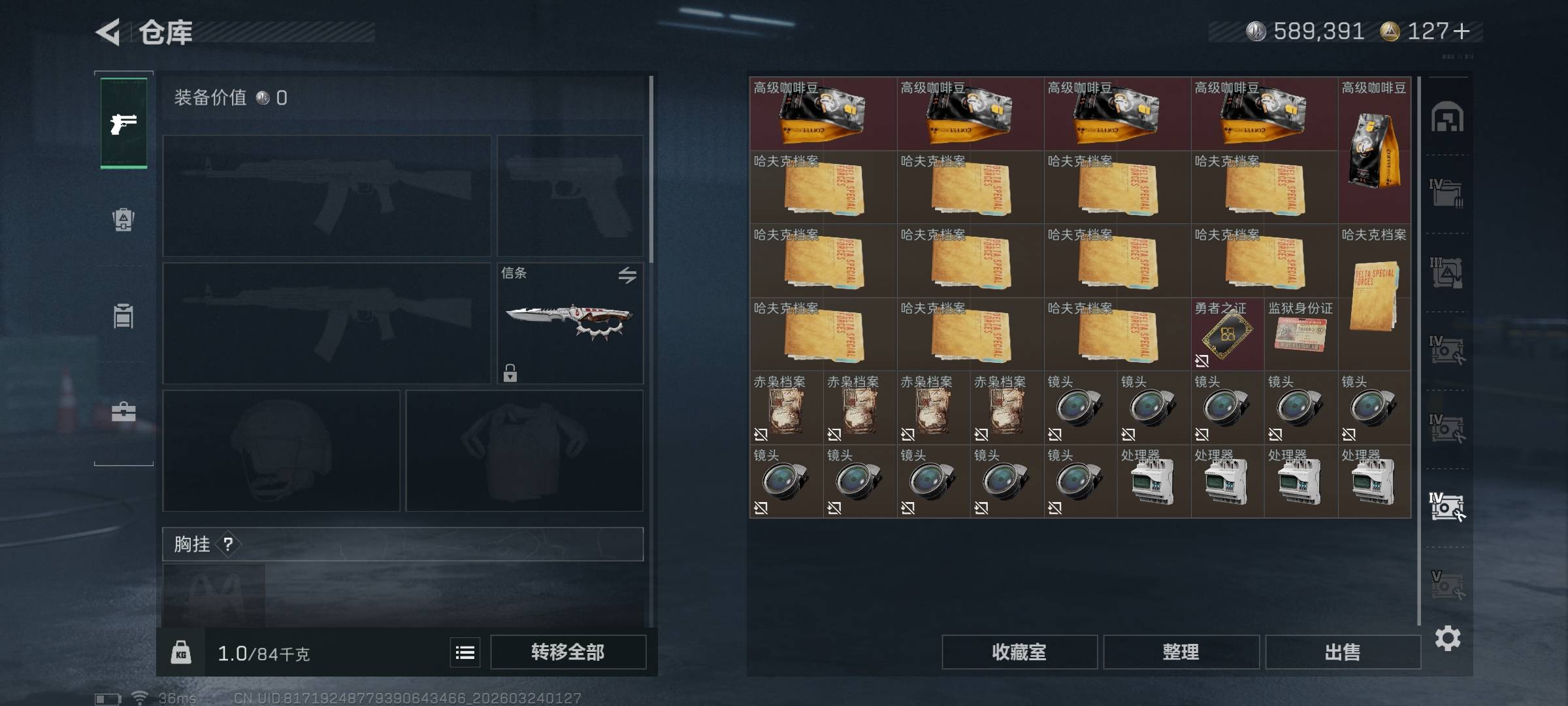The height and width of the screenshot is (706, 1568).
Task: Select the house-shaped stash icon
Action: [1447, 118]
